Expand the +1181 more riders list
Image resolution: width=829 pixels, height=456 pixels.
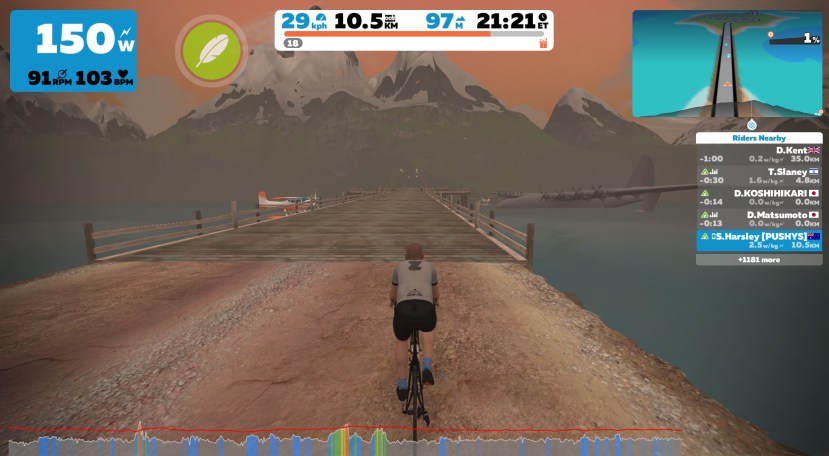coord(759,259)
